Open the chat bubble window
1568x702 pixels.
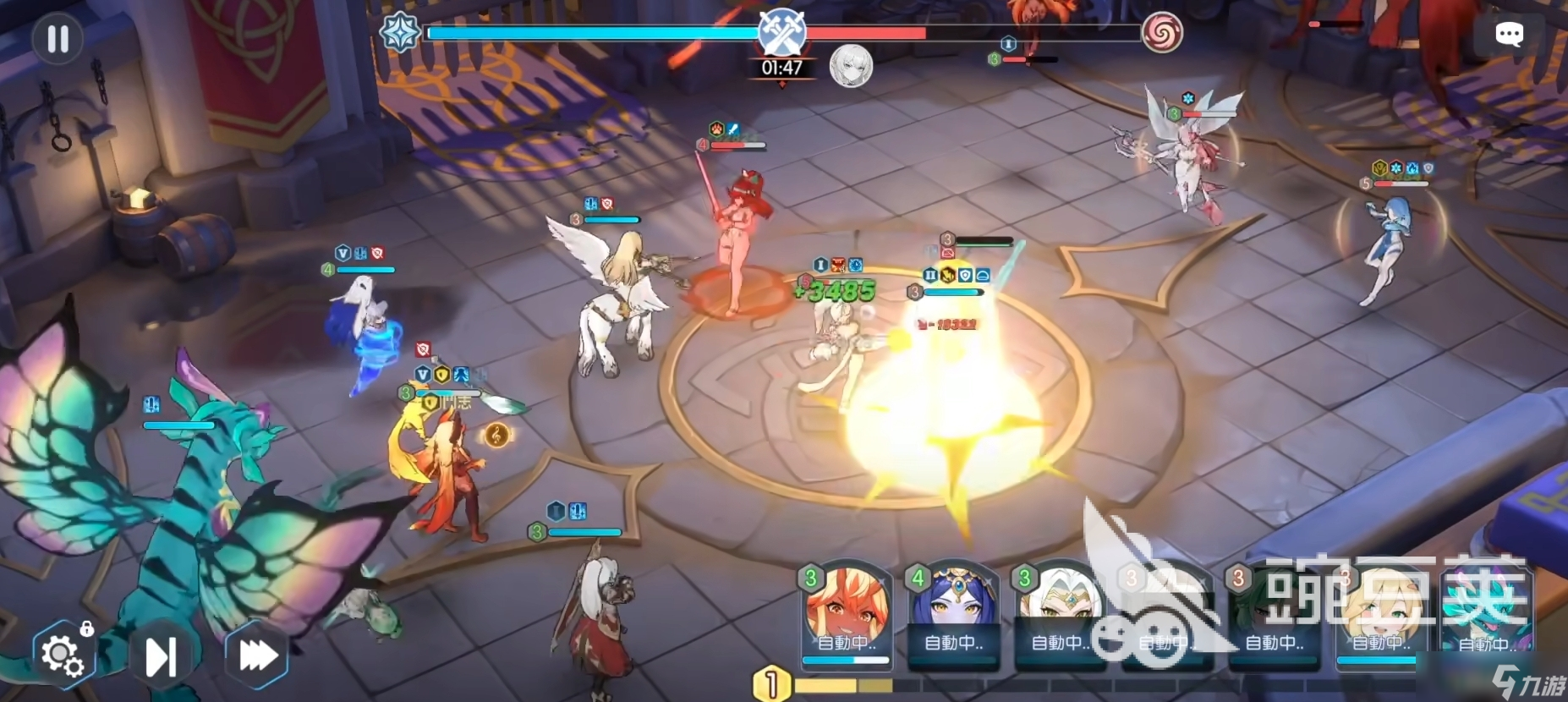pos(1509,34)
